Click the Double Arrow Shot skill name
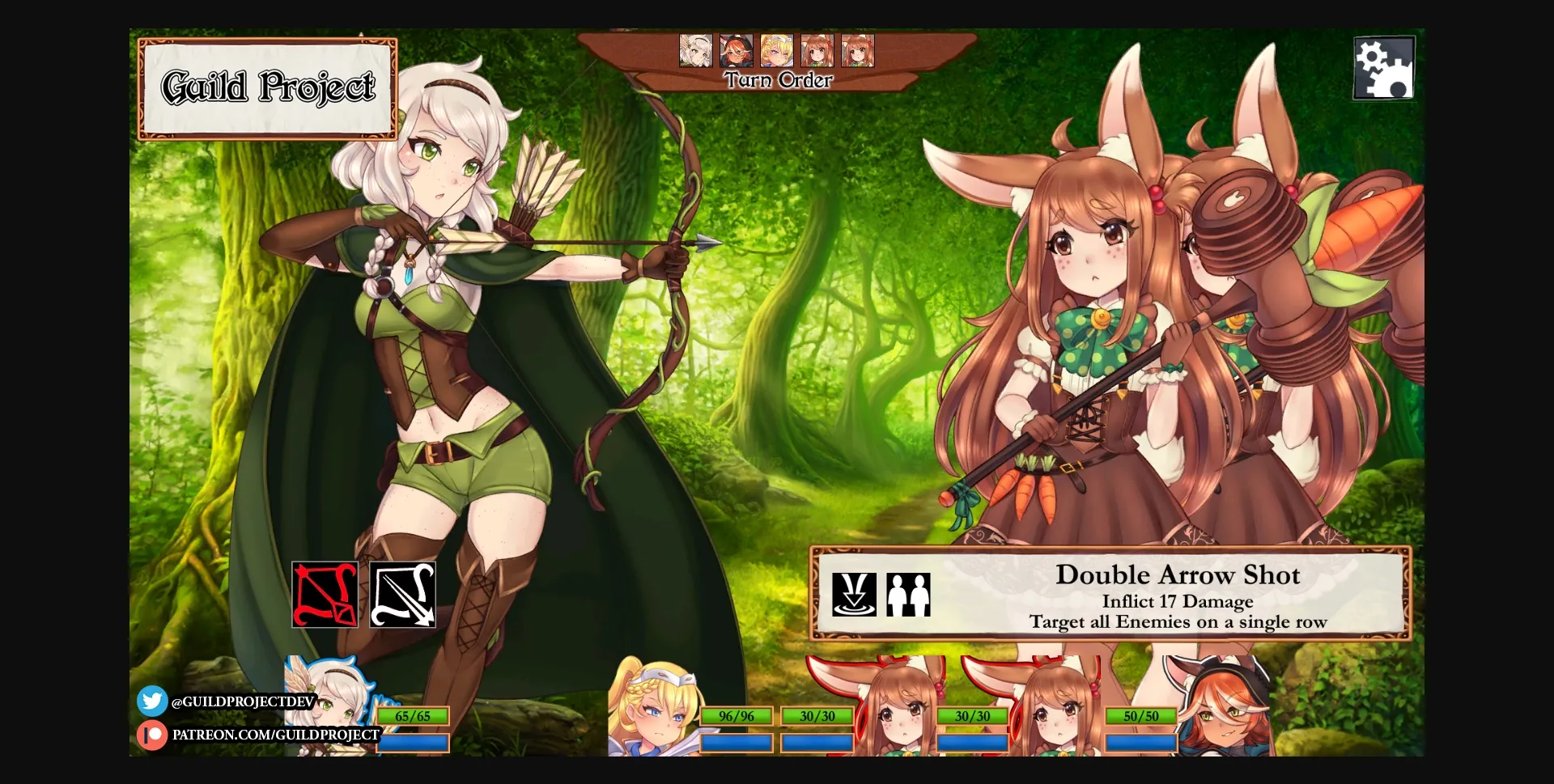This screenshot has width=1554, height=784. (x=1178, y=574)
